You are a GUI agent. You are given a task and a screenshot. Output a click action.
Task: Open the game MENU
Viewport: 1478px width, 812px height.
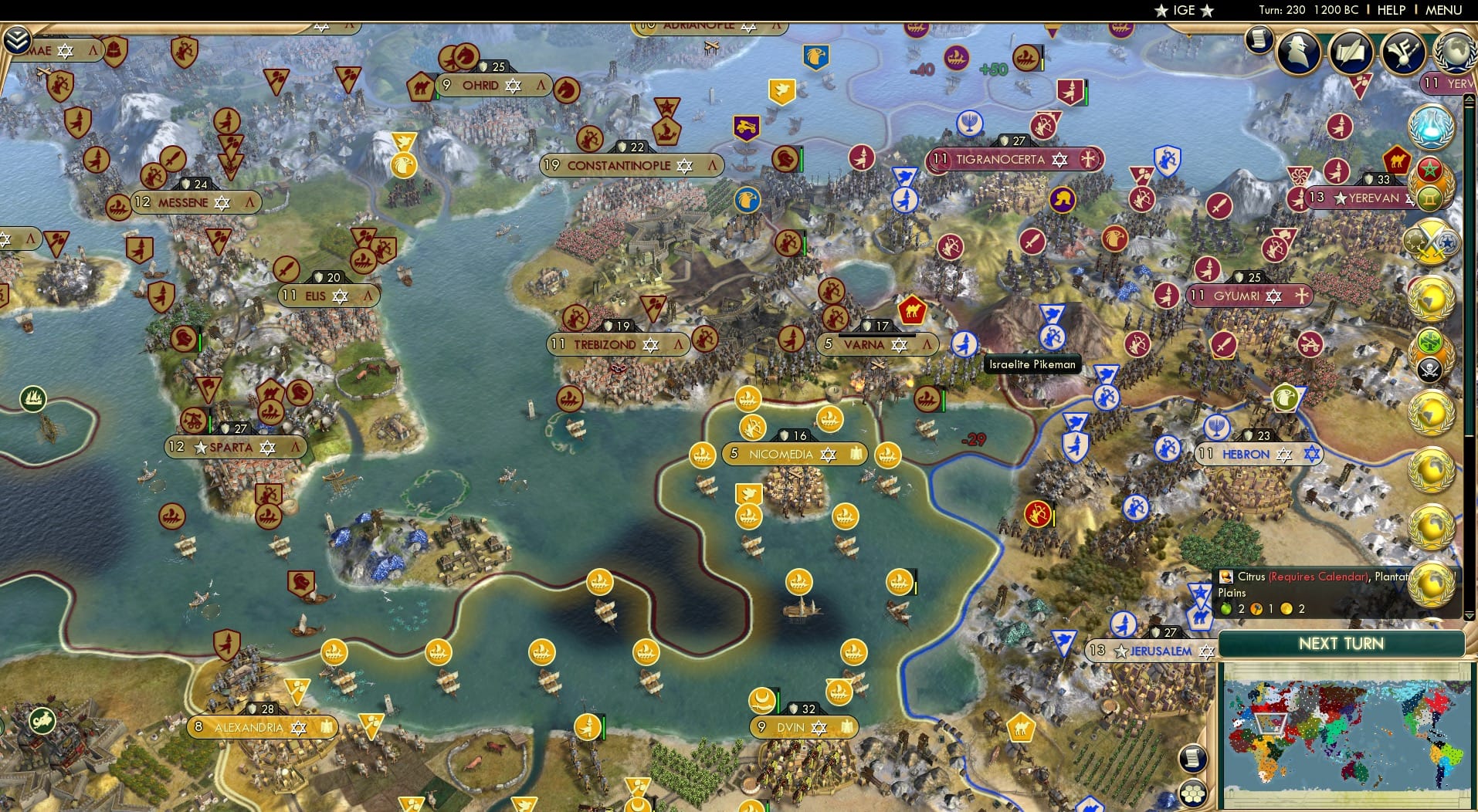[x=1445, y=10]
